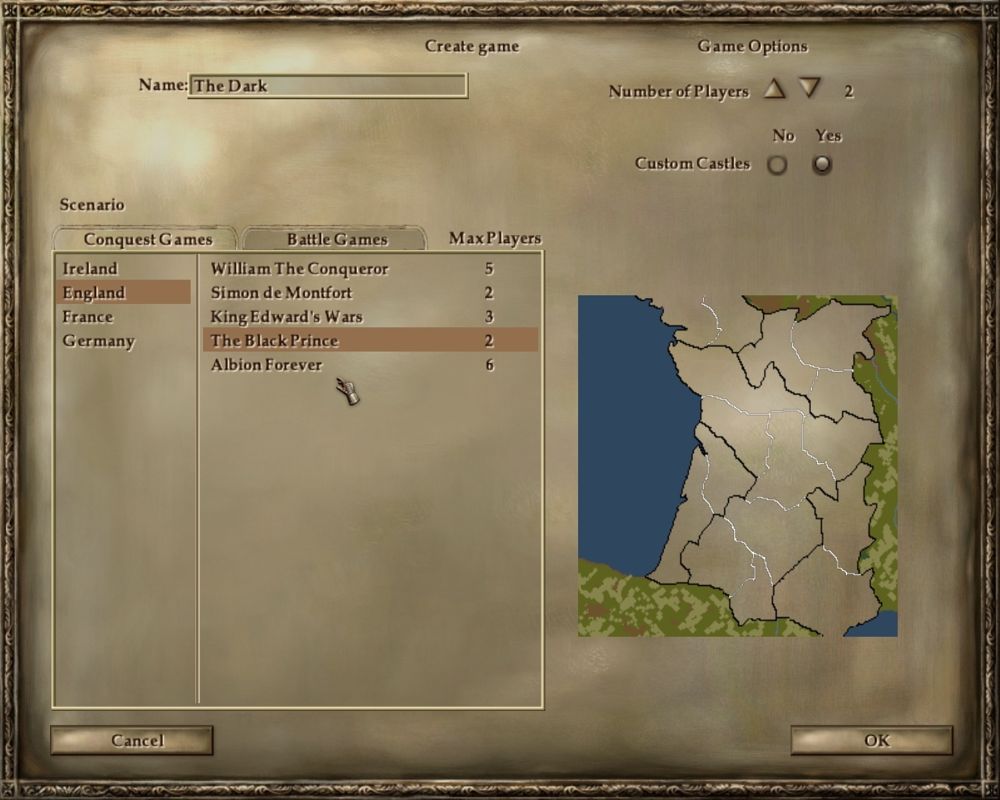
Task: Cancel game creation
Action: pyautogui.click(x=132, y=740)
